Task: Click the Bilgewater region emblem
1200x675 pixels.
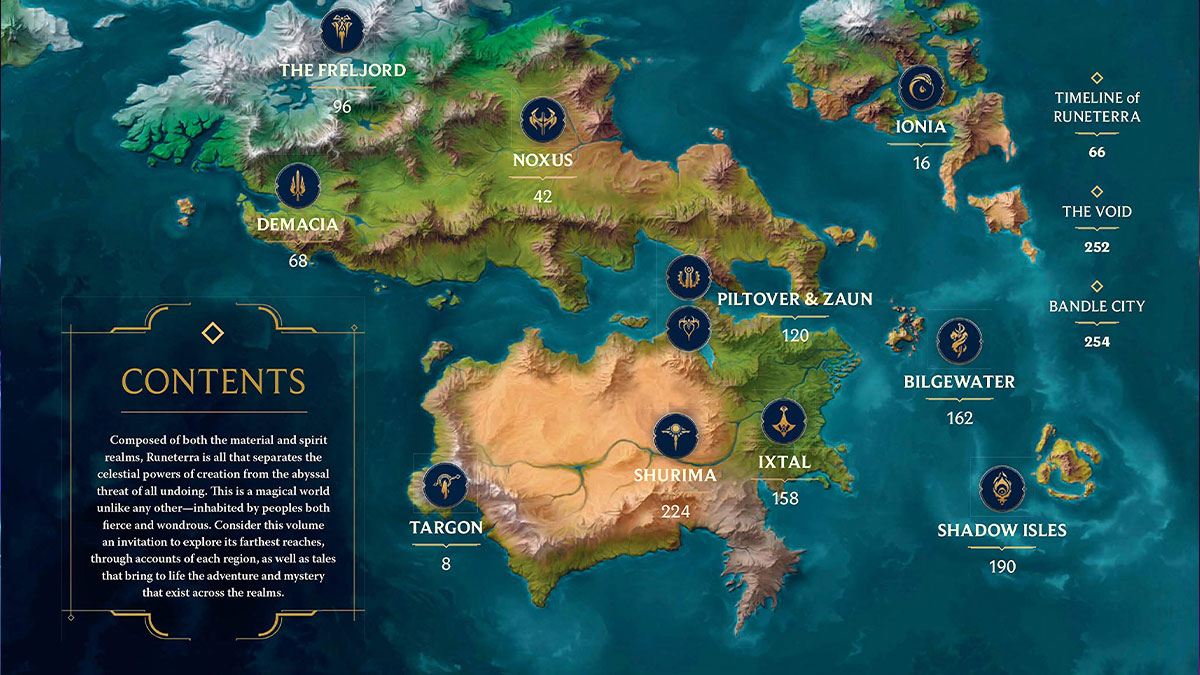Action: click(x=959, y=341)
